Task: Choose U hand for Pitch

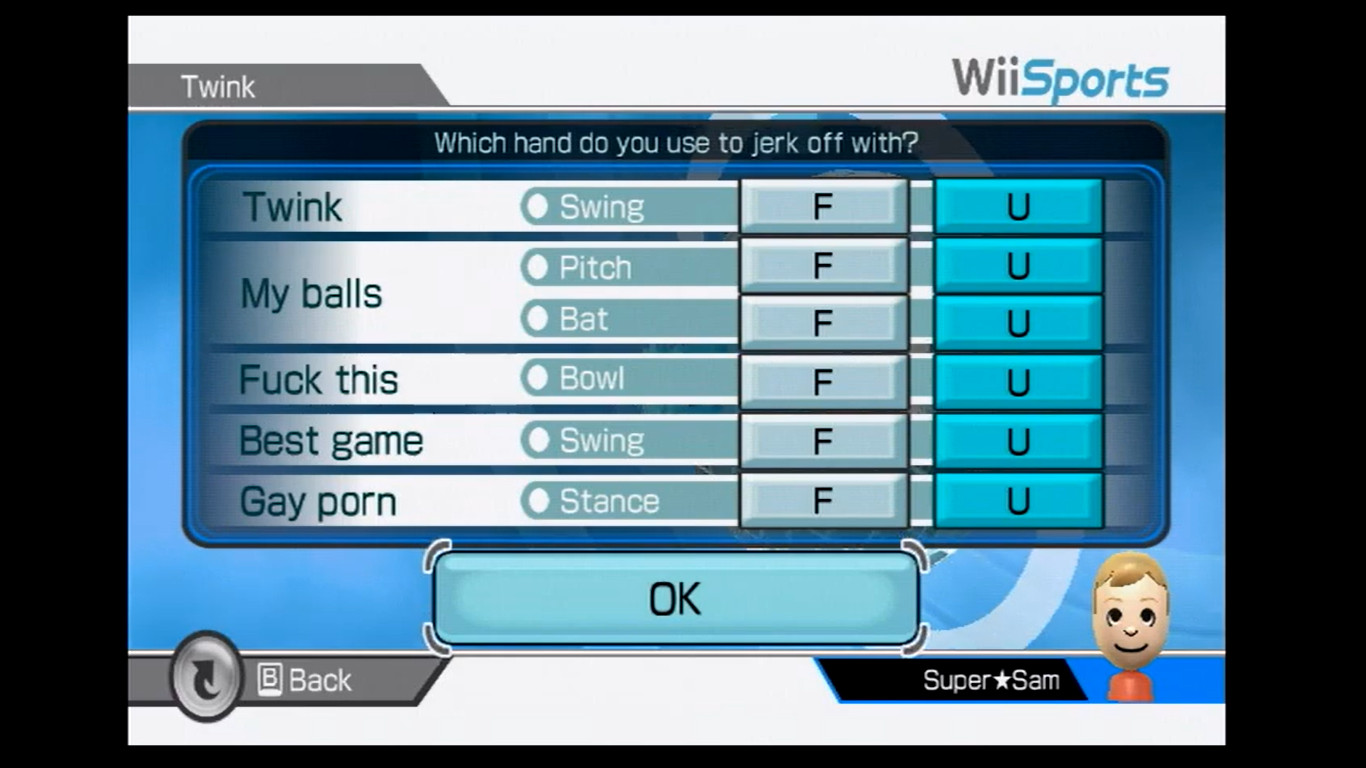Action: pos(1017,267)
